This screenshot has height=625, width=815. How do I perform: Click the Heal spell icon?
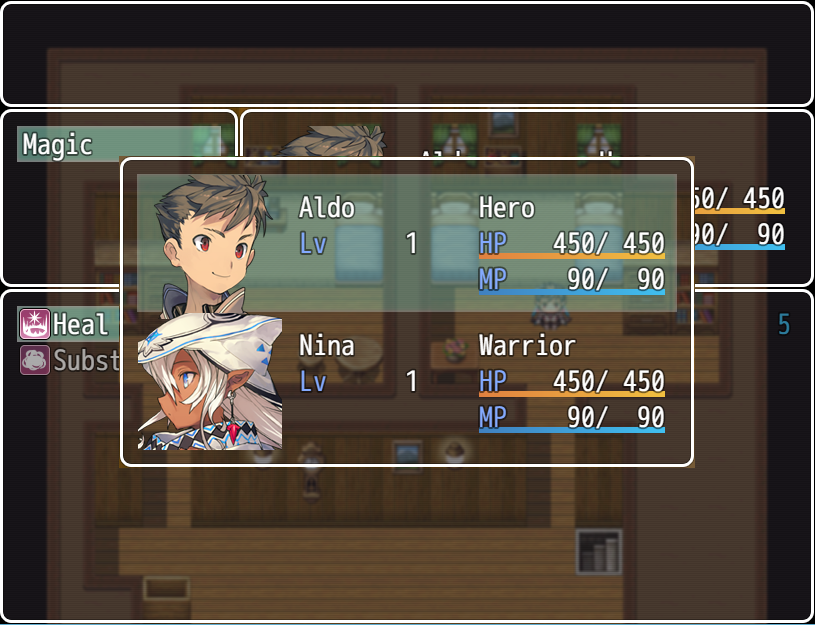coord(34,324)
